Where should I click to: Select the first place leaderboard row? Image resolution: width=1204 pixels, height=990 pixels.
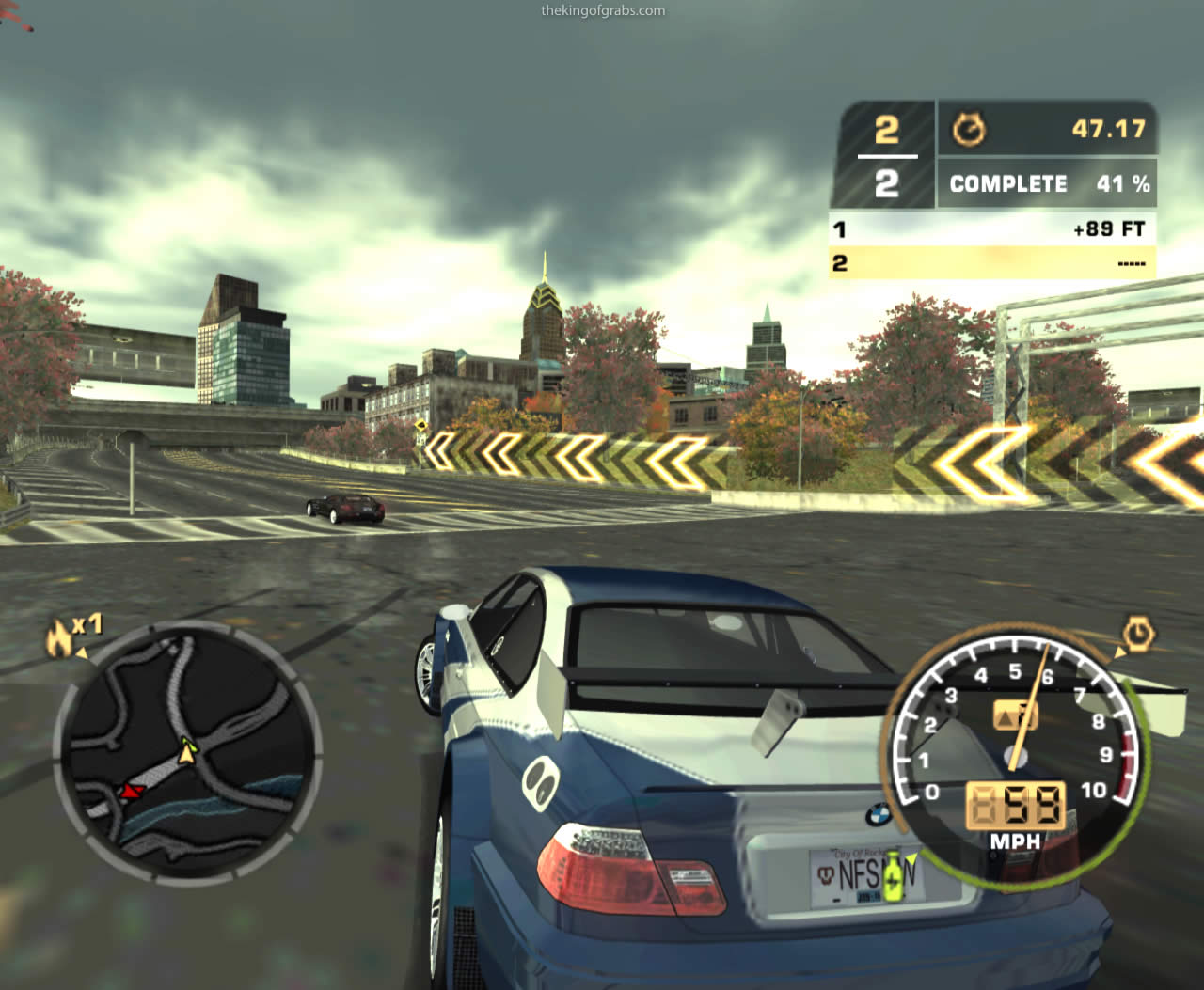coord(991,228)
